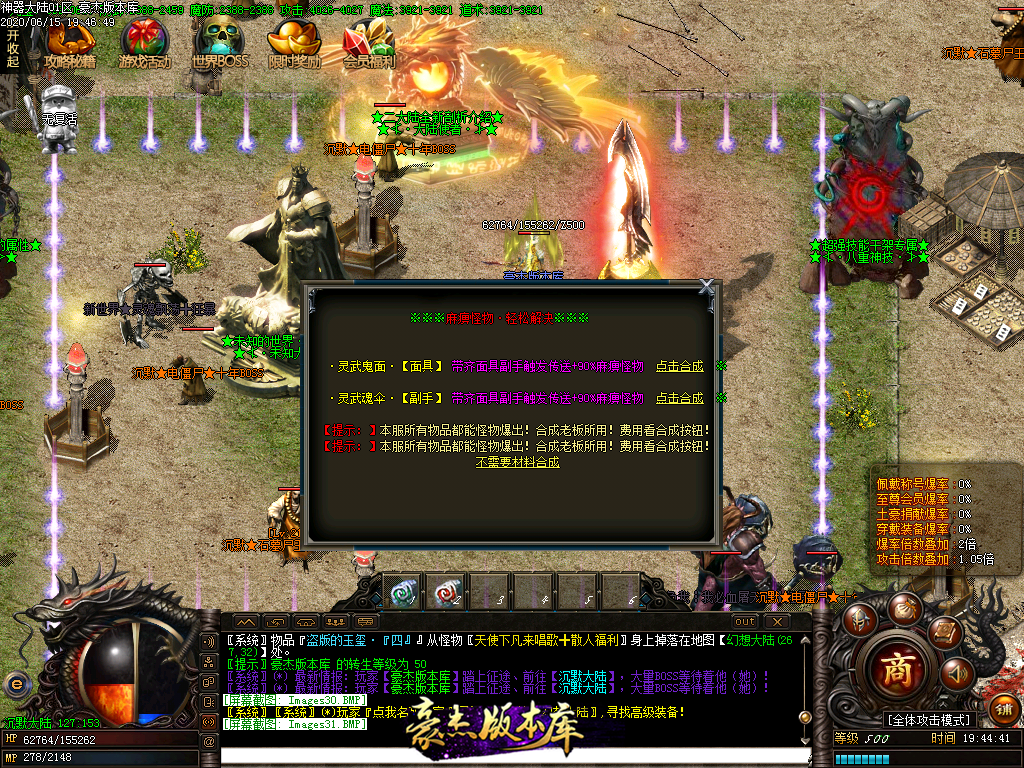Switch the 全体攻击模式 attack mode label

pos(929,720)
